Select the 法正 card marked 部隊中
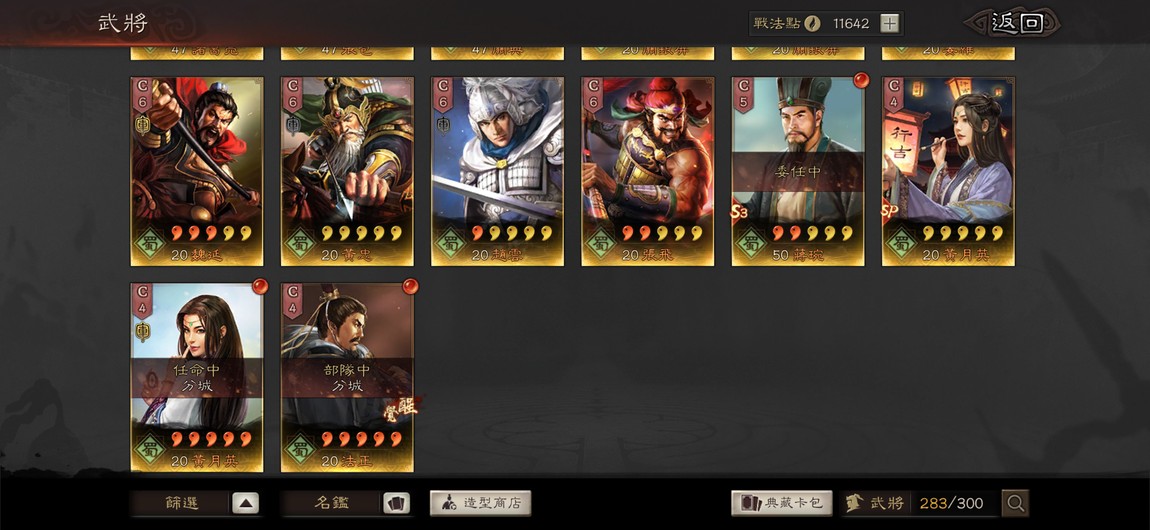This screenshot has height=530, width=1150. (x=347, y=376)
